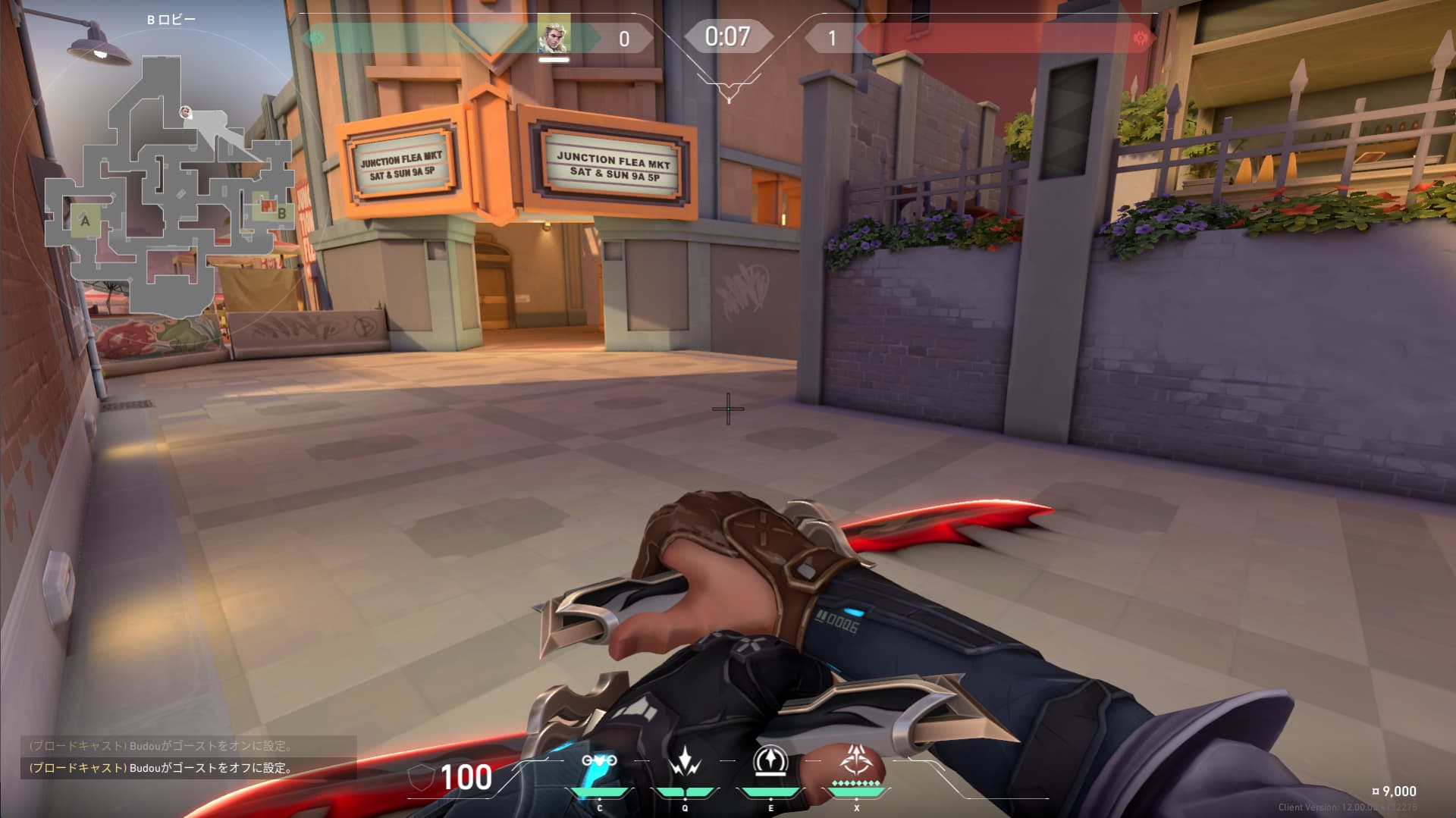Select the B site marker on minimap
The width and height of the screenshot is (1456, 818).
click(x=281, y=214)
